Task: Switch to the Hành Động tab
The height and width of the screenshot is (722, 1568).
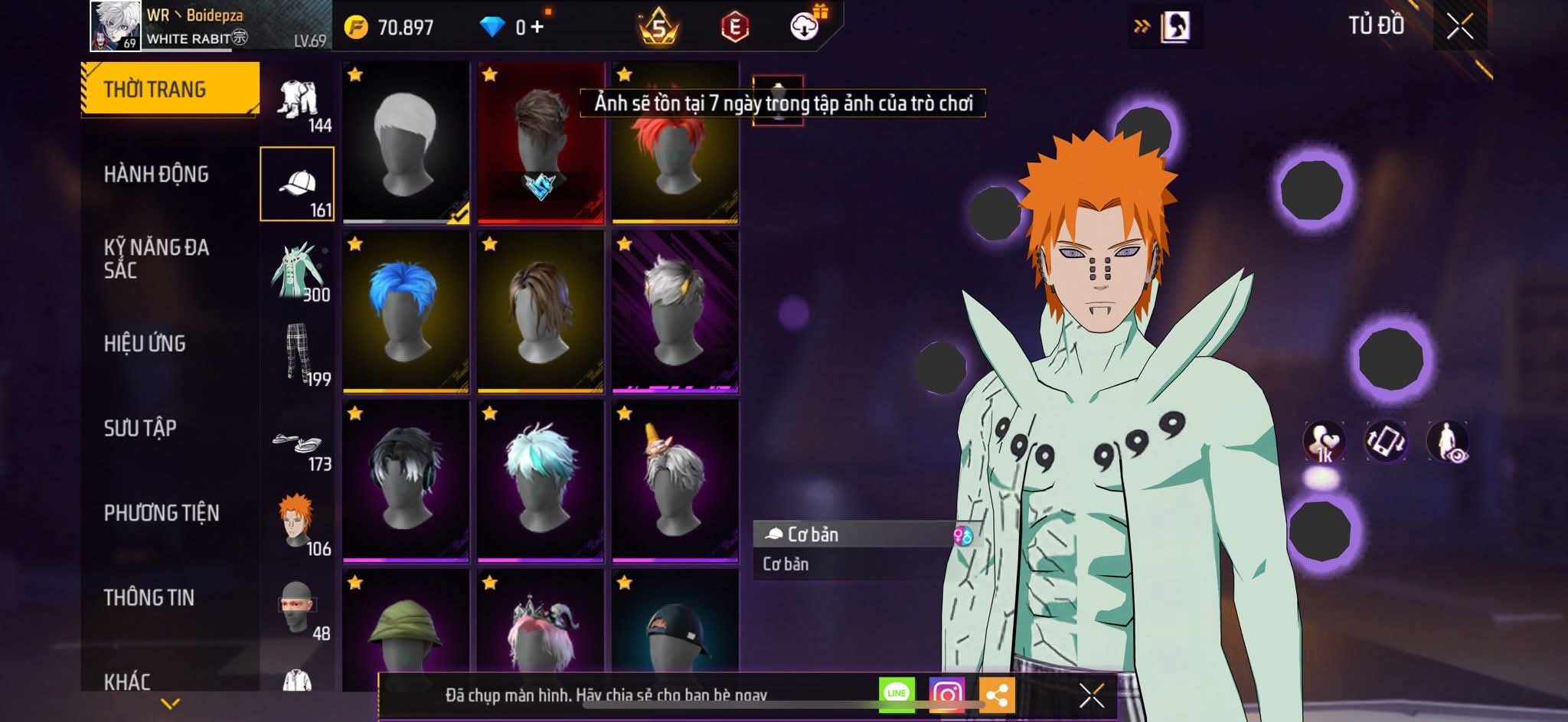Action: (x=156, y=175)
